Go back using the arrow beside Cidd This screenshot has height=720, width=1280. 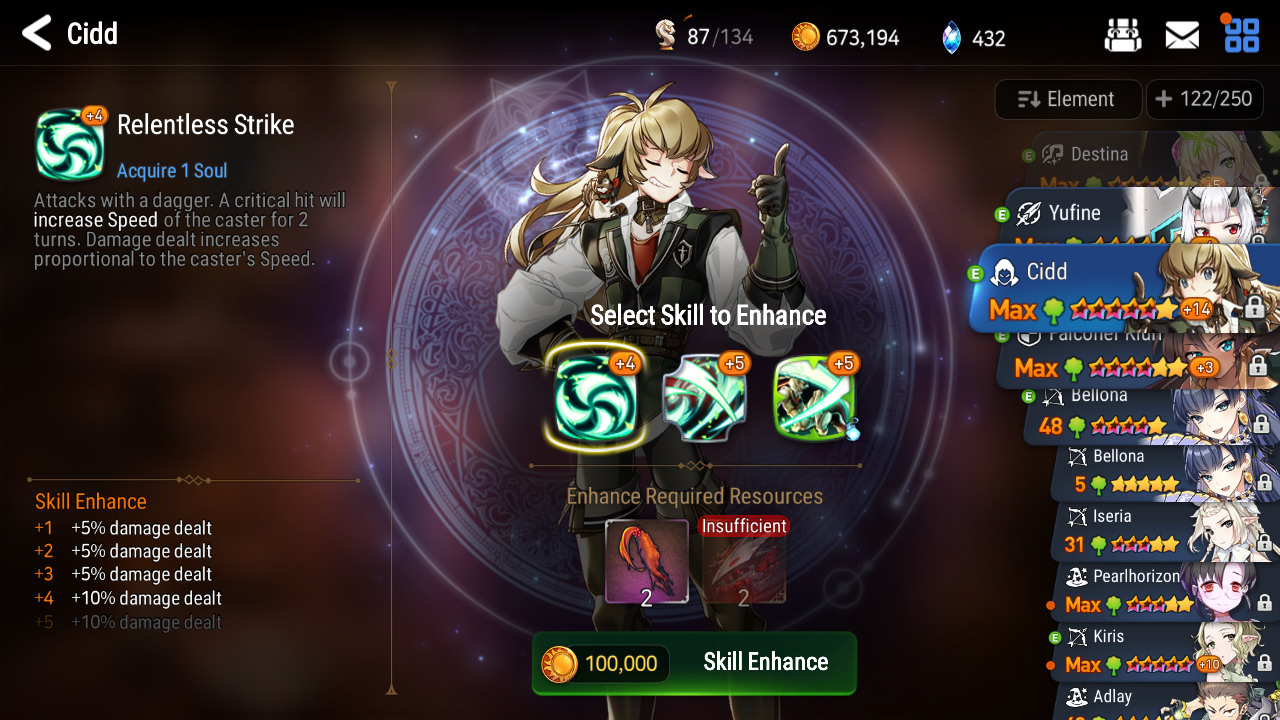pos(37,34)
